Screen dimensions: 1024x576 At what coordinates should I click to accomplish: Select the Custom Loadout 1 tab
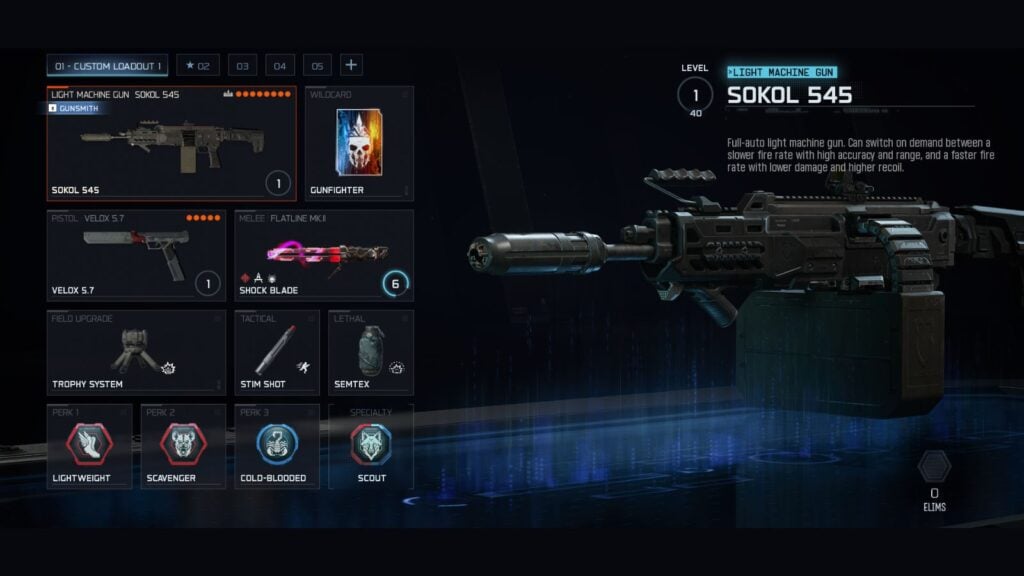pyautogui.click(x=107, y=66)
